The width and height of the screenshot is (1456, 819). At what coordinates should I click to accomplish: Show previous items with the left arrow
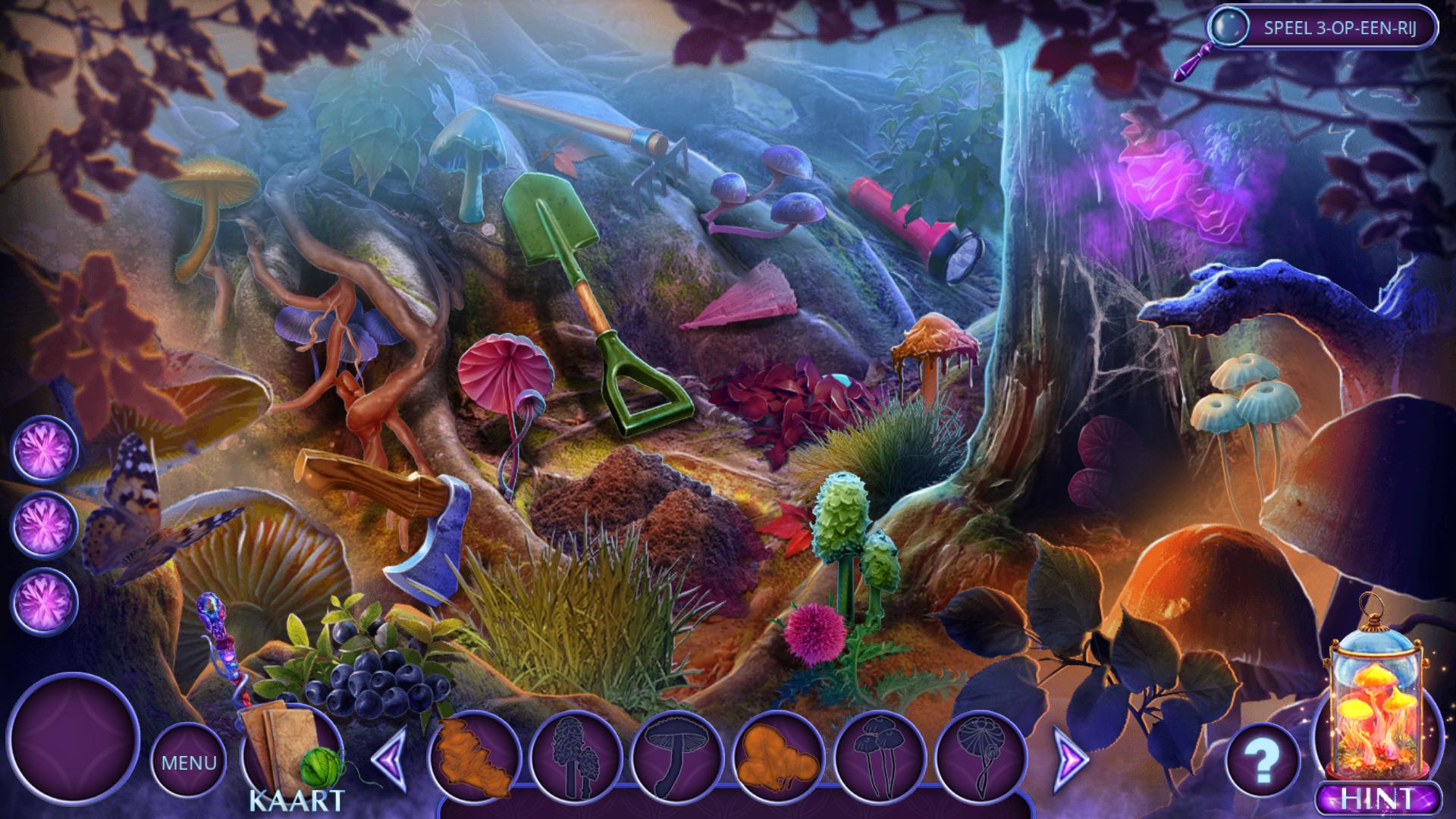[x=391, y=757]
